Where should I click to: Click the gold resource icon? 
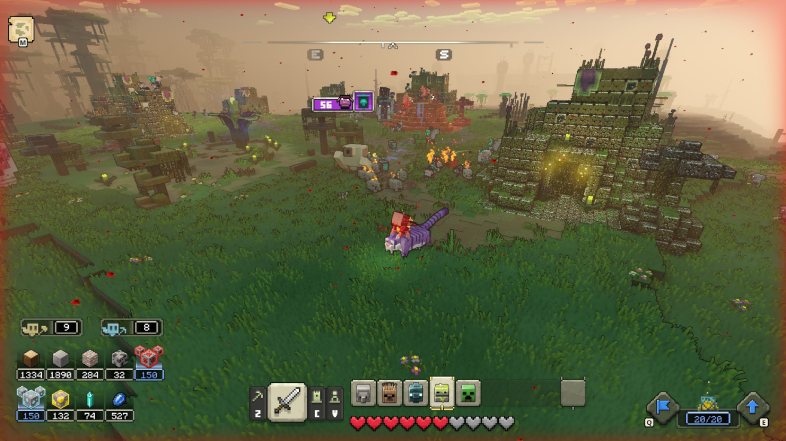click(x=61, y=399)
